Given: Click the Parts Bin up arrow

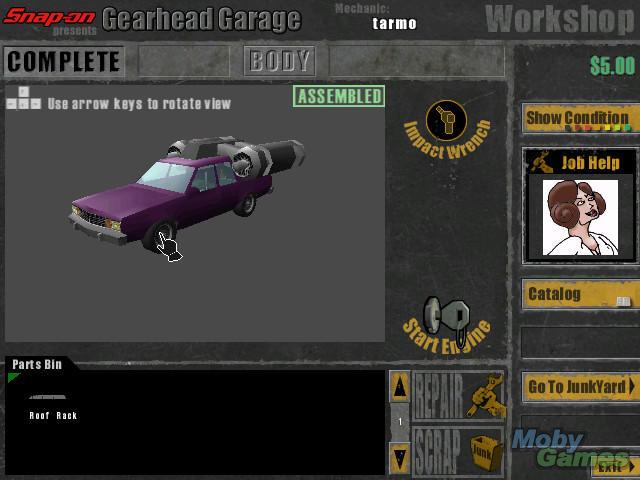Looking at the screenshot, I should [x=399, y=387].
